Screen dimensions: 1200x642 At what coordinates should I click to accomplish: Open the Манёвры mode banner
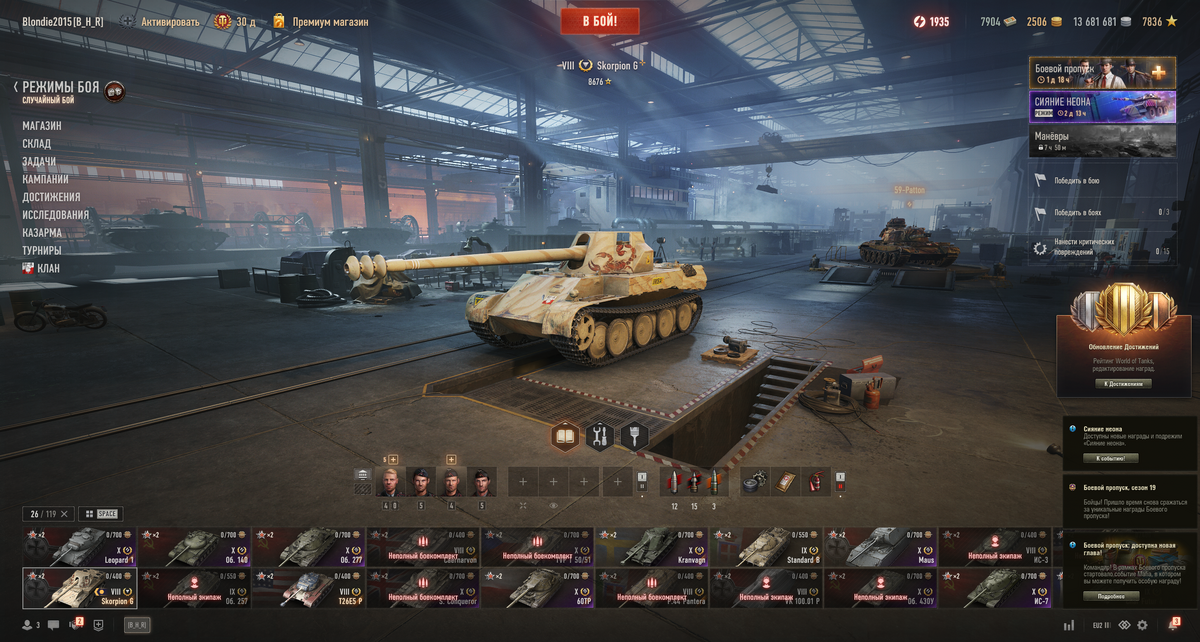pos(1102,140)
